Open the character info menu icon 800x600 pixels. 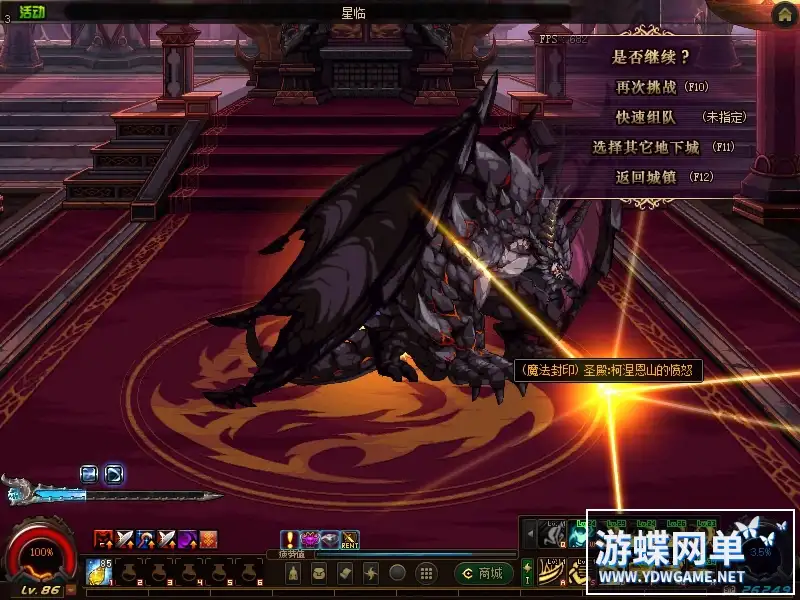coord(292,573)
